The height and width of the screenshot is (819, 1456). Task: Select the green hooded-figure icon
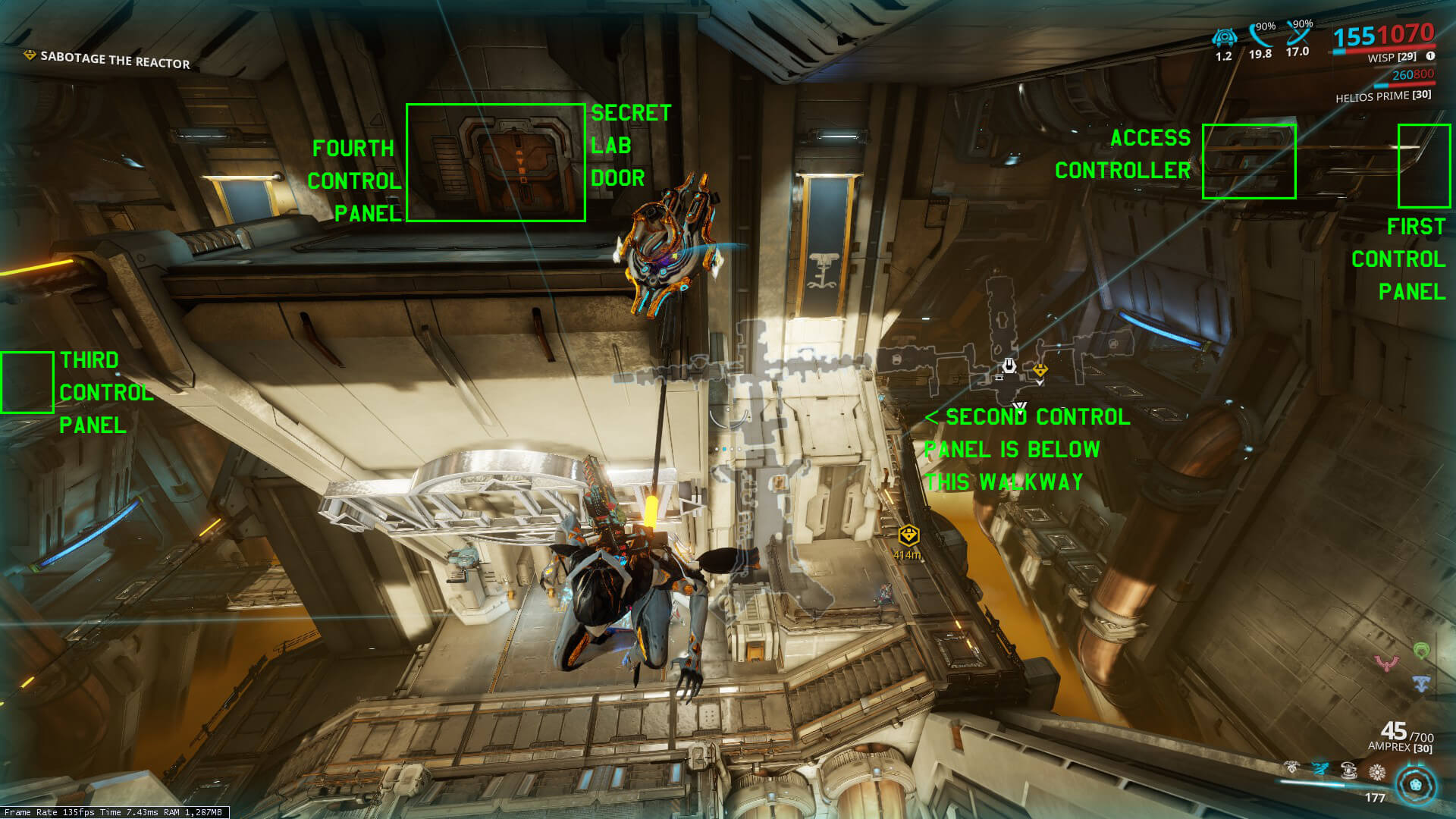pos(1421,650)
